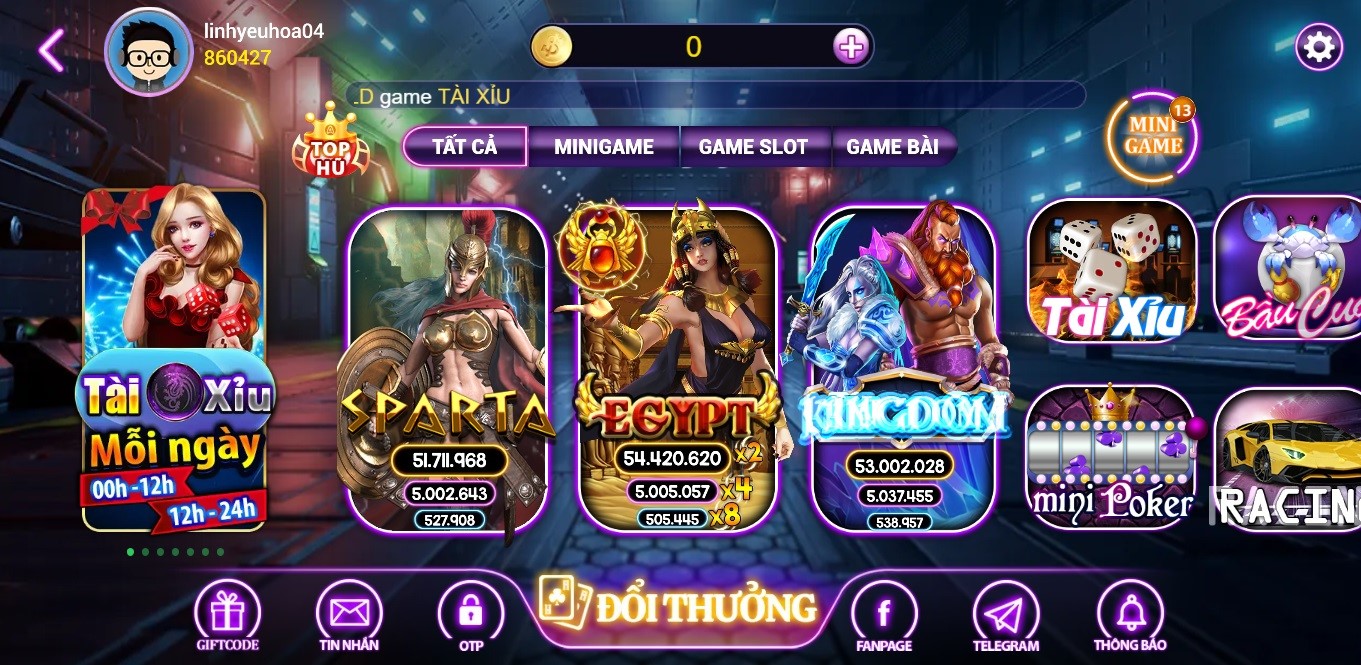This screenshot has height=665, width=1361.
Task: Open the Giftcode button
Action: click(x=228, y=614)
